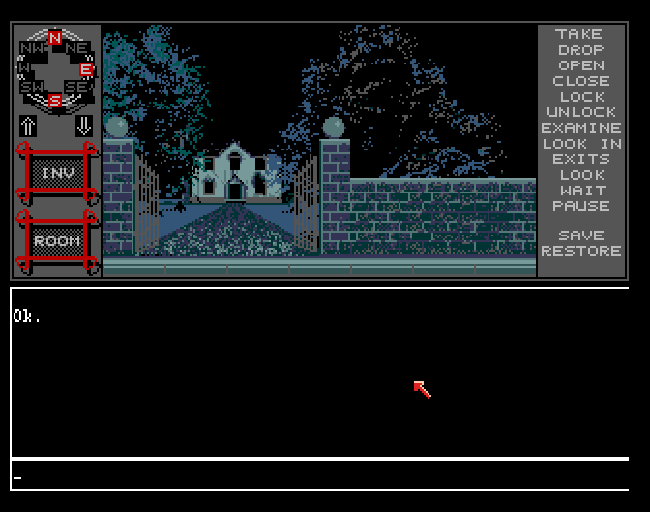Head east via the compass E
This screenshot has width=650, height=512.
(x=87, y=70)
